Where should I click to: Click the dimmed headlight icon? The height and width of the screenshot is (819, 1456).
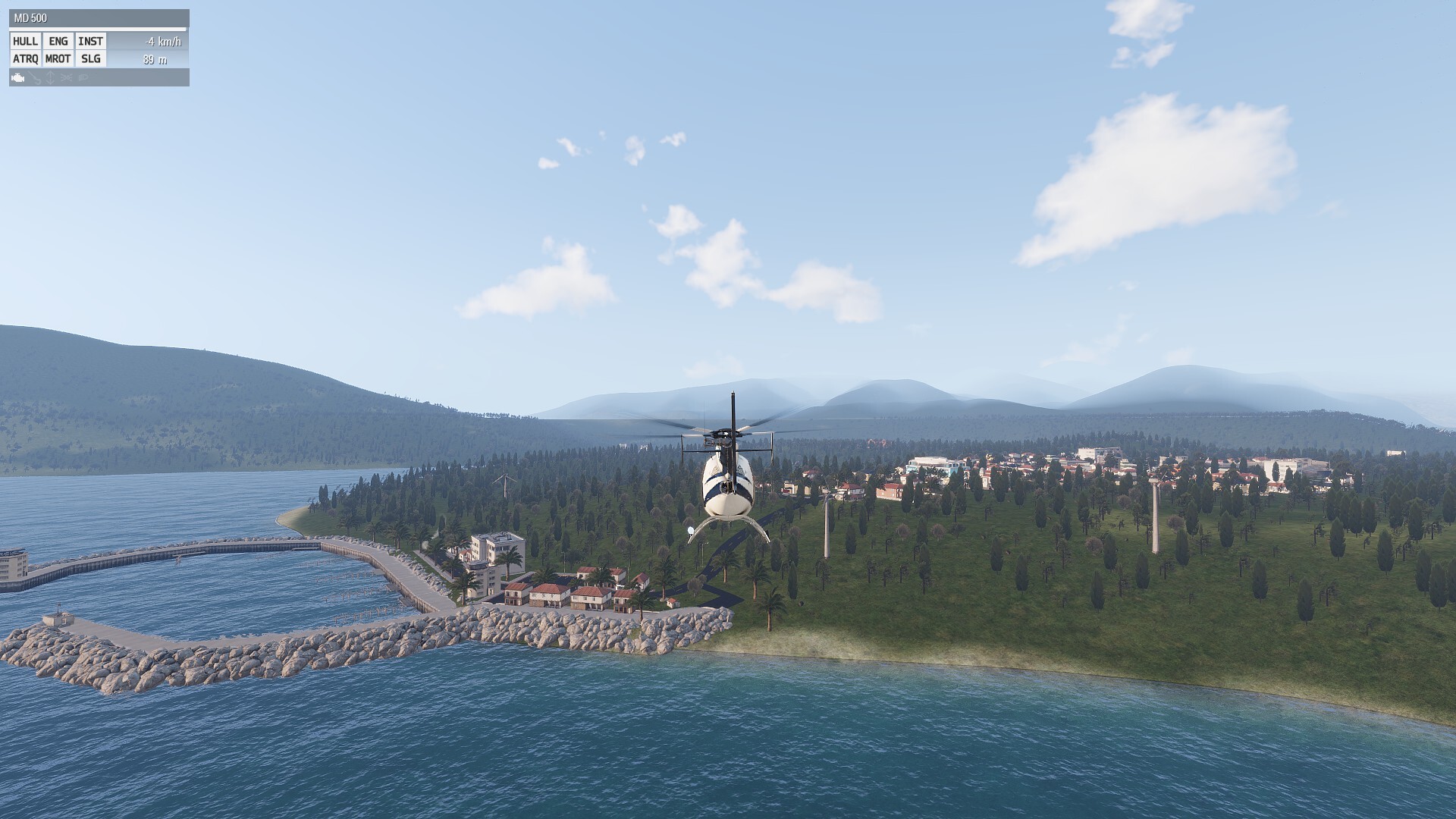(83, 78)
